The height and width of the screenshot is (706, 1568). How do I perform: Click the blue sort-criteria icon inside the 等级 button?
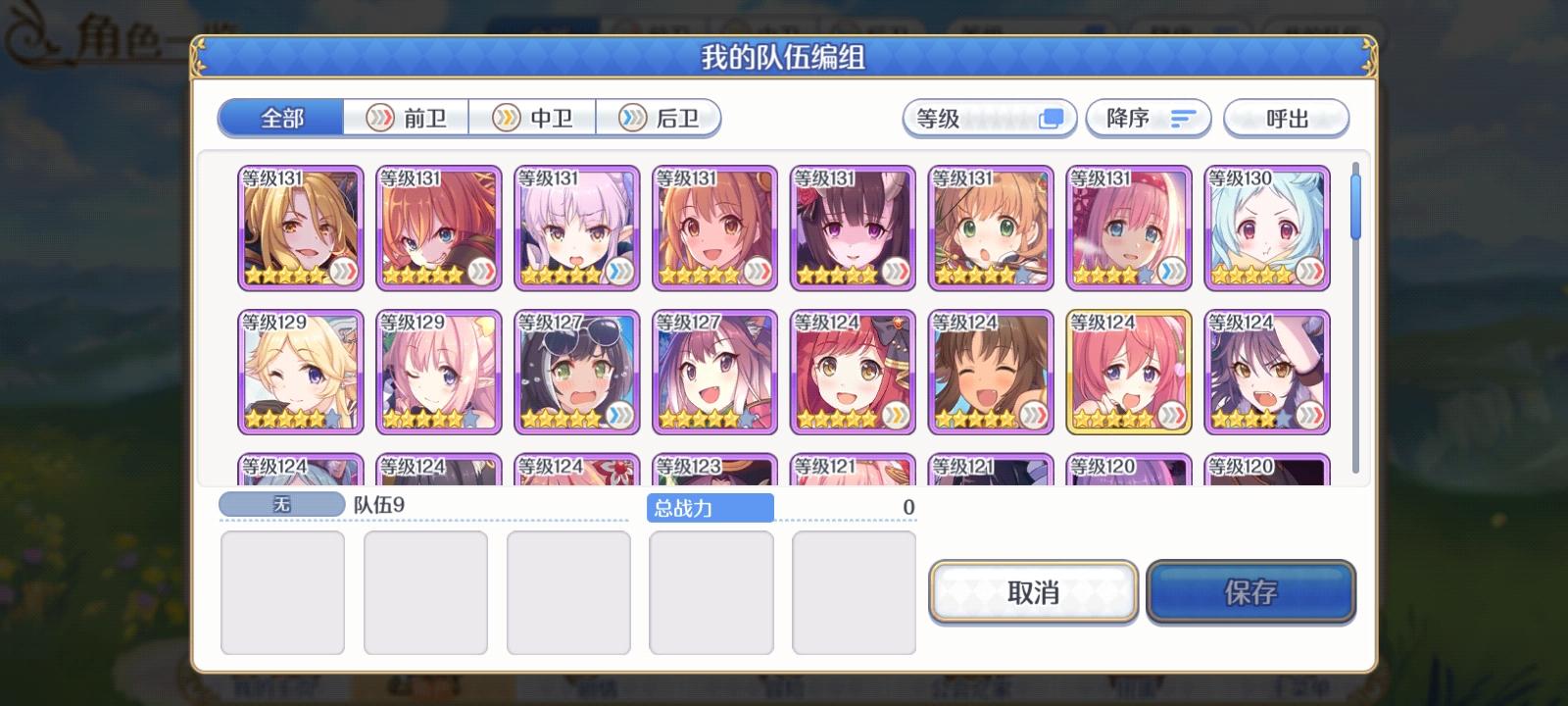point(1052,118)
